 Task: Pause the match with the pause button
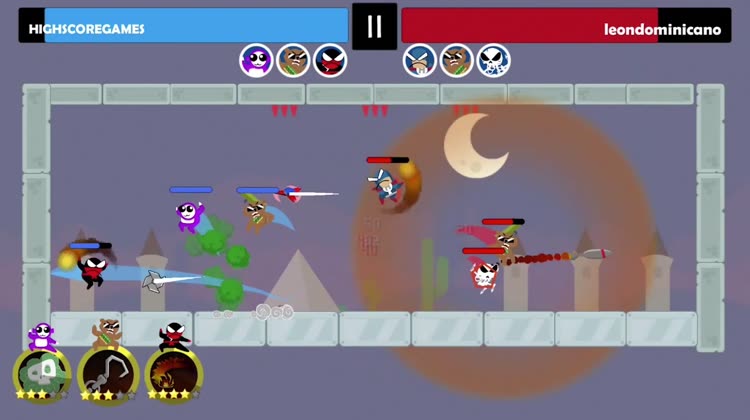coord(374,26)
